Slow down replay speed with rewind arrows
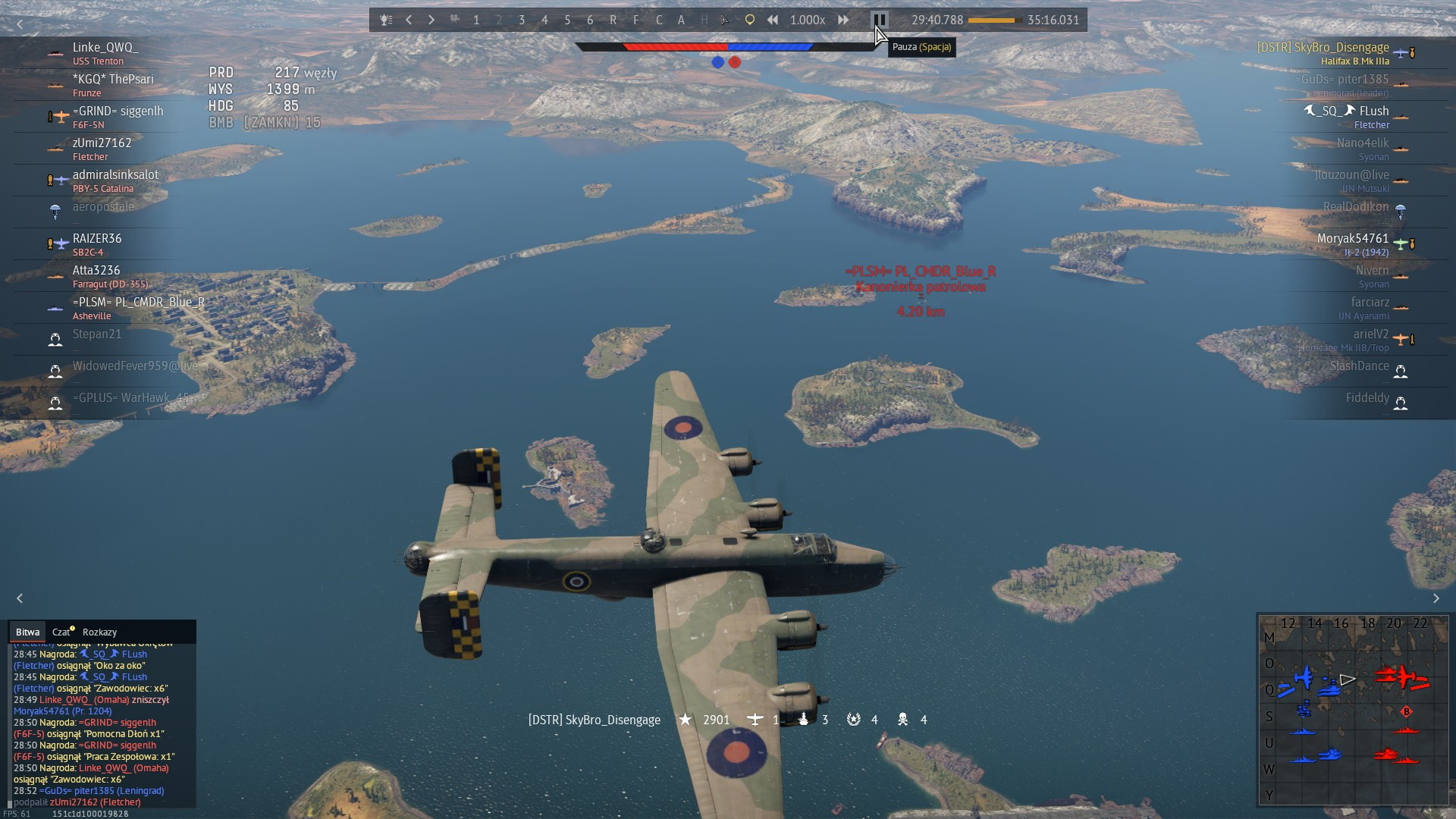Image resolution: width=1456 pixels, height=819 pixels. tap(773, 20)
